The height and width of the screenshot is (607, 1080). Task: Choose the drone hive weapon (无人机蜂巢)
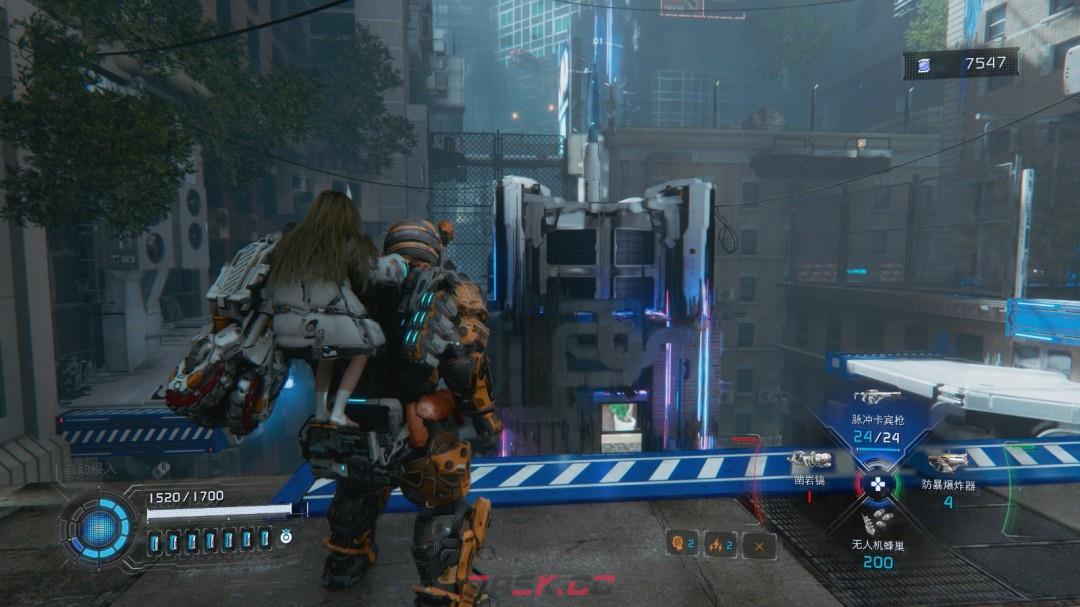pyautogui.click(x=877, y=522)
